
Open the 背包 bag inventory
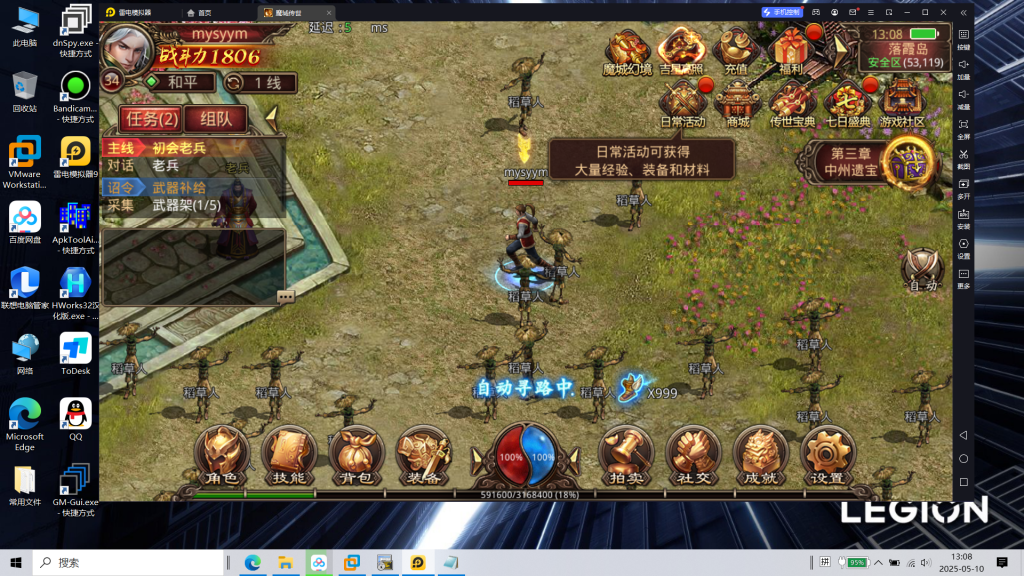[x=356, y=455]
